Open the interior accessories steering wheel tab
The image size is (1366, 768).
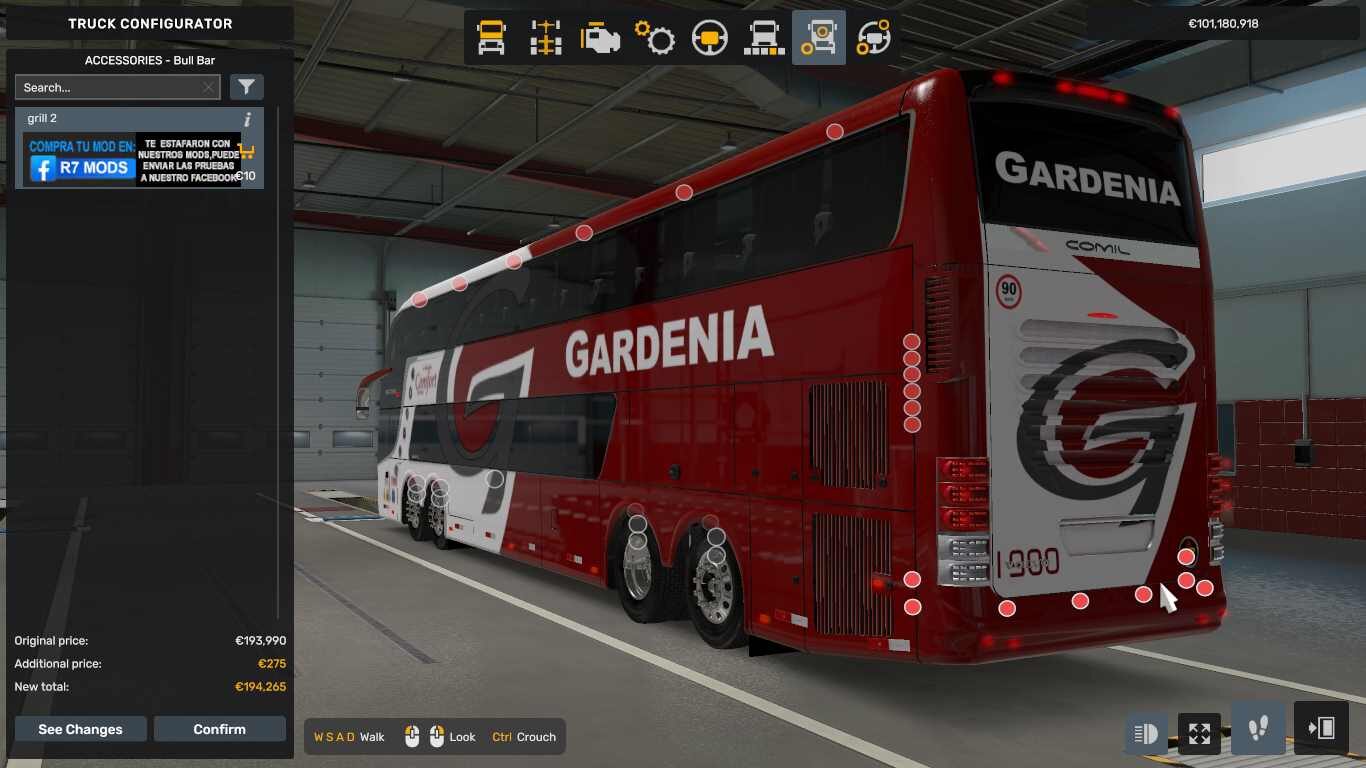pos(873,38)
